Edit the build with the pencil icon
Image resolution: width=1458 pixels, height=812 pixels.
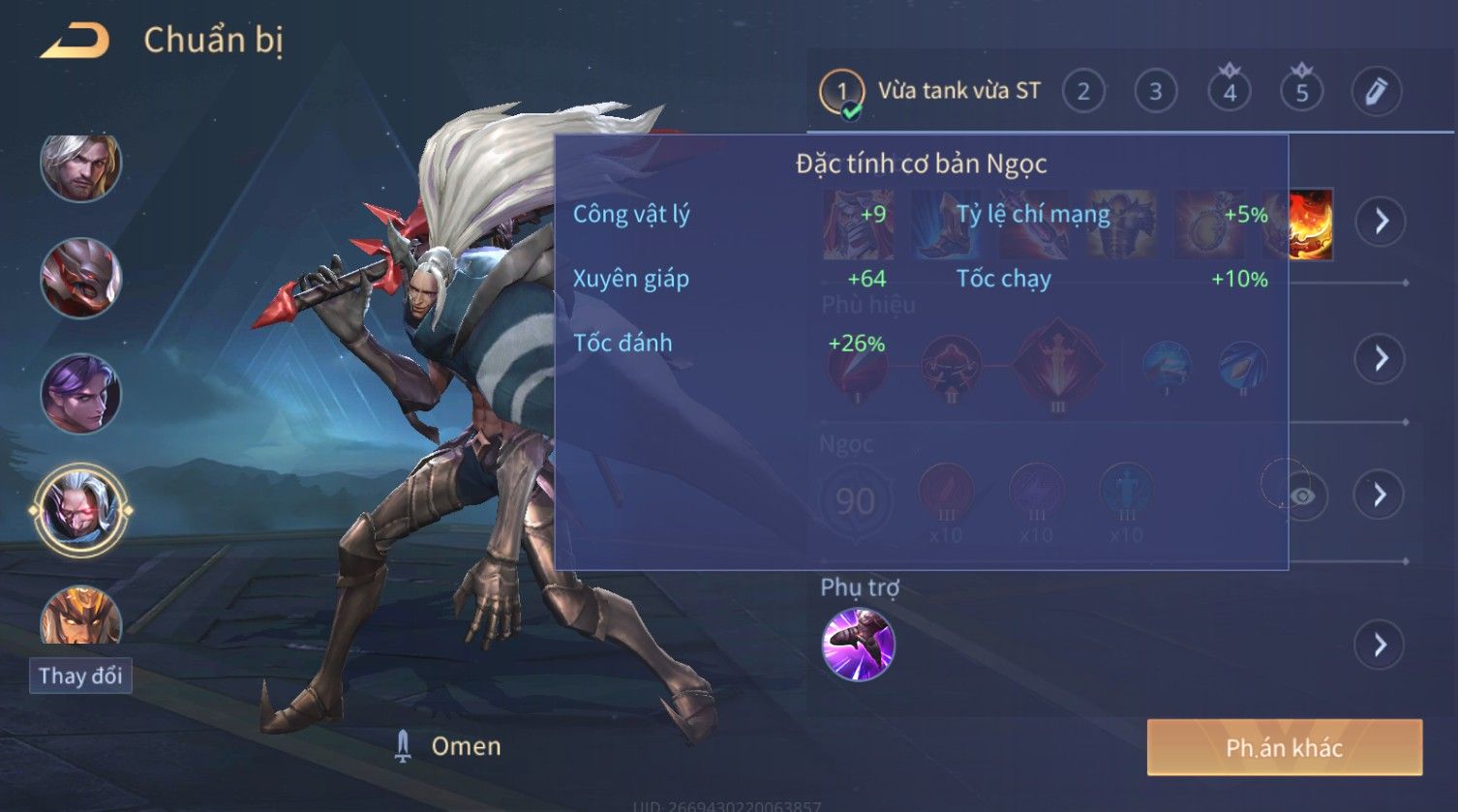(1376, 92)
